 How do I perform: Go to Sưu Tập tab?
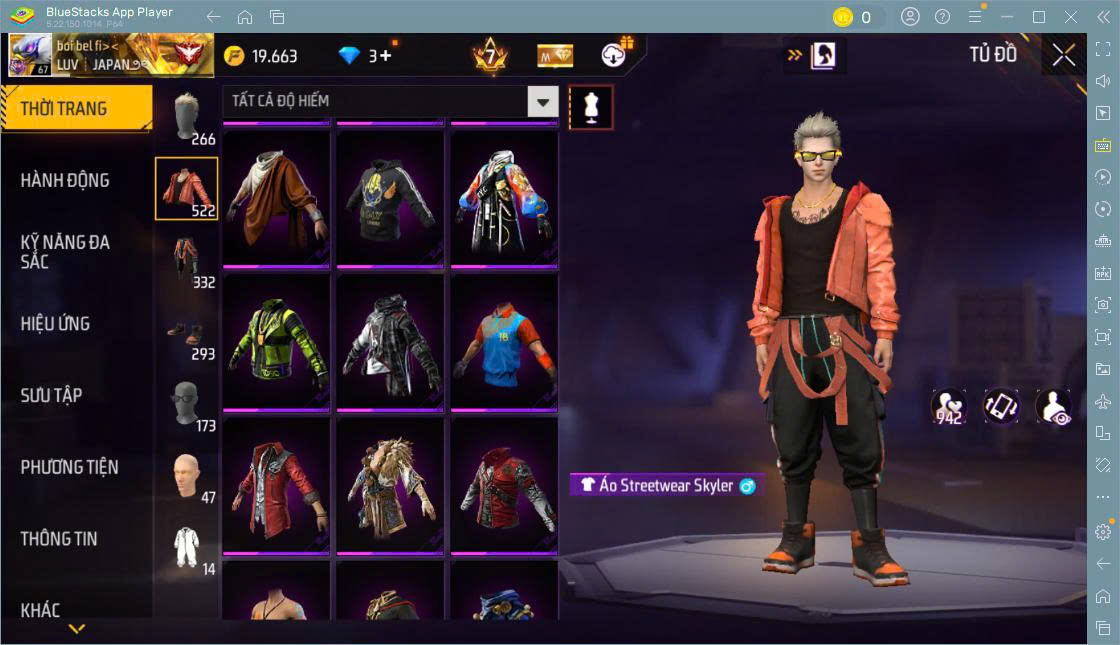[x=52, y=396]
